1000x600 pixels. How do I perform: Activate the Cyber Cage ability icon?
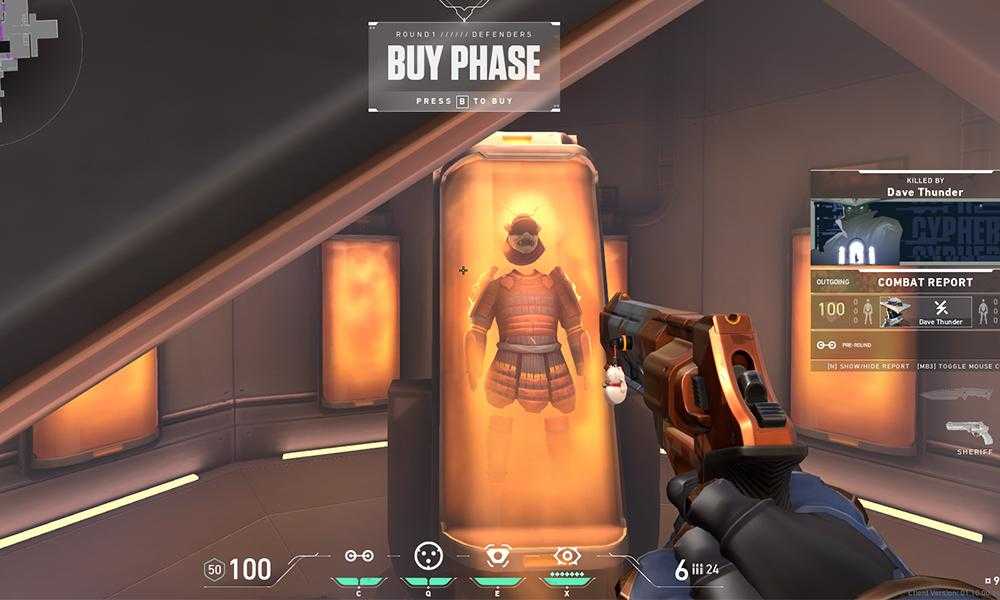tap(429, 556)
